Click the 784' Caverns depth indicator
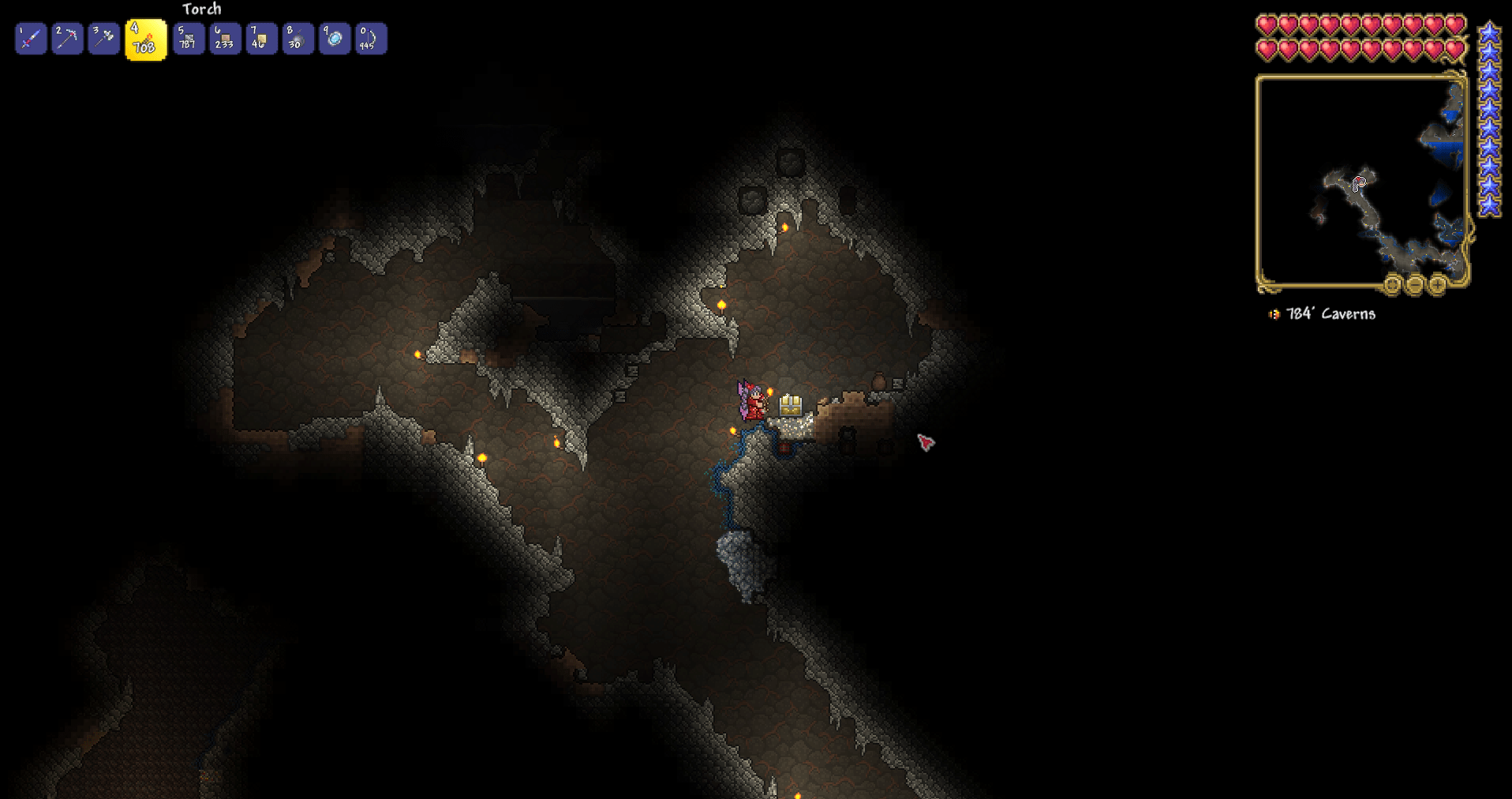Viewport: 1512px width, 799px height. point(1328,313)
